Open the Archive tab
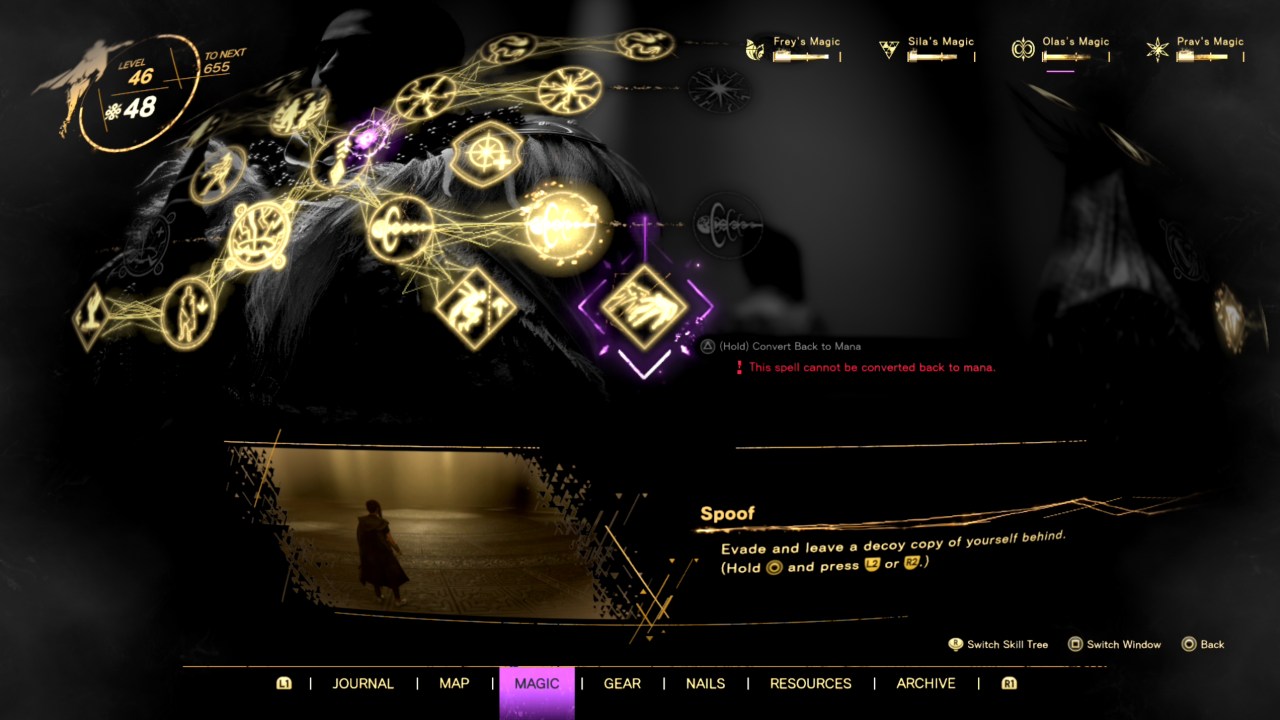Image resolution: width=1280 pixels, height=720 pixels. coord(925,683)
